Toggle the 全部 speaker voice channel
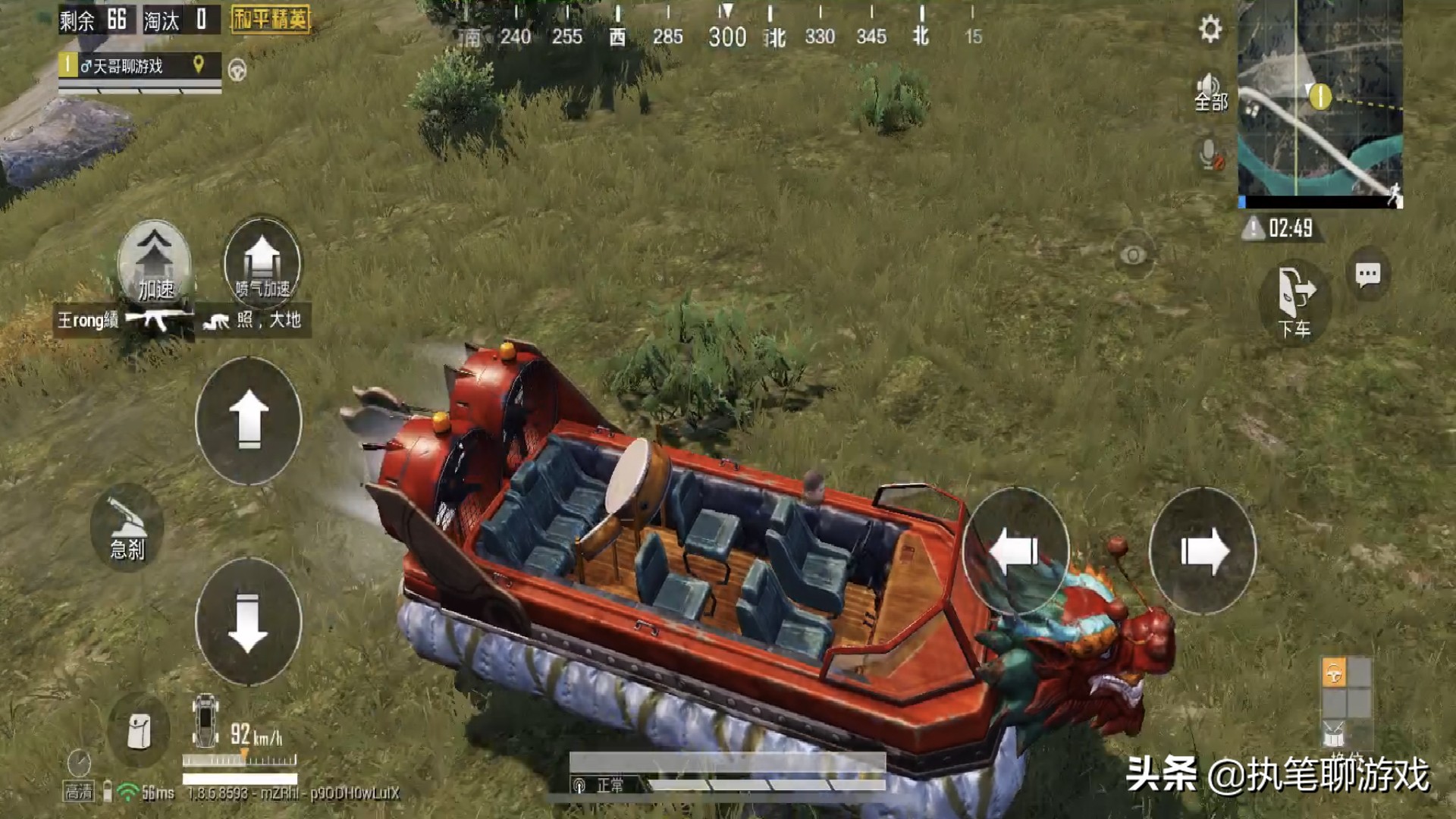Image resolution: width=1456 pixels, height=819 pixels. (x=1210, y=93)
